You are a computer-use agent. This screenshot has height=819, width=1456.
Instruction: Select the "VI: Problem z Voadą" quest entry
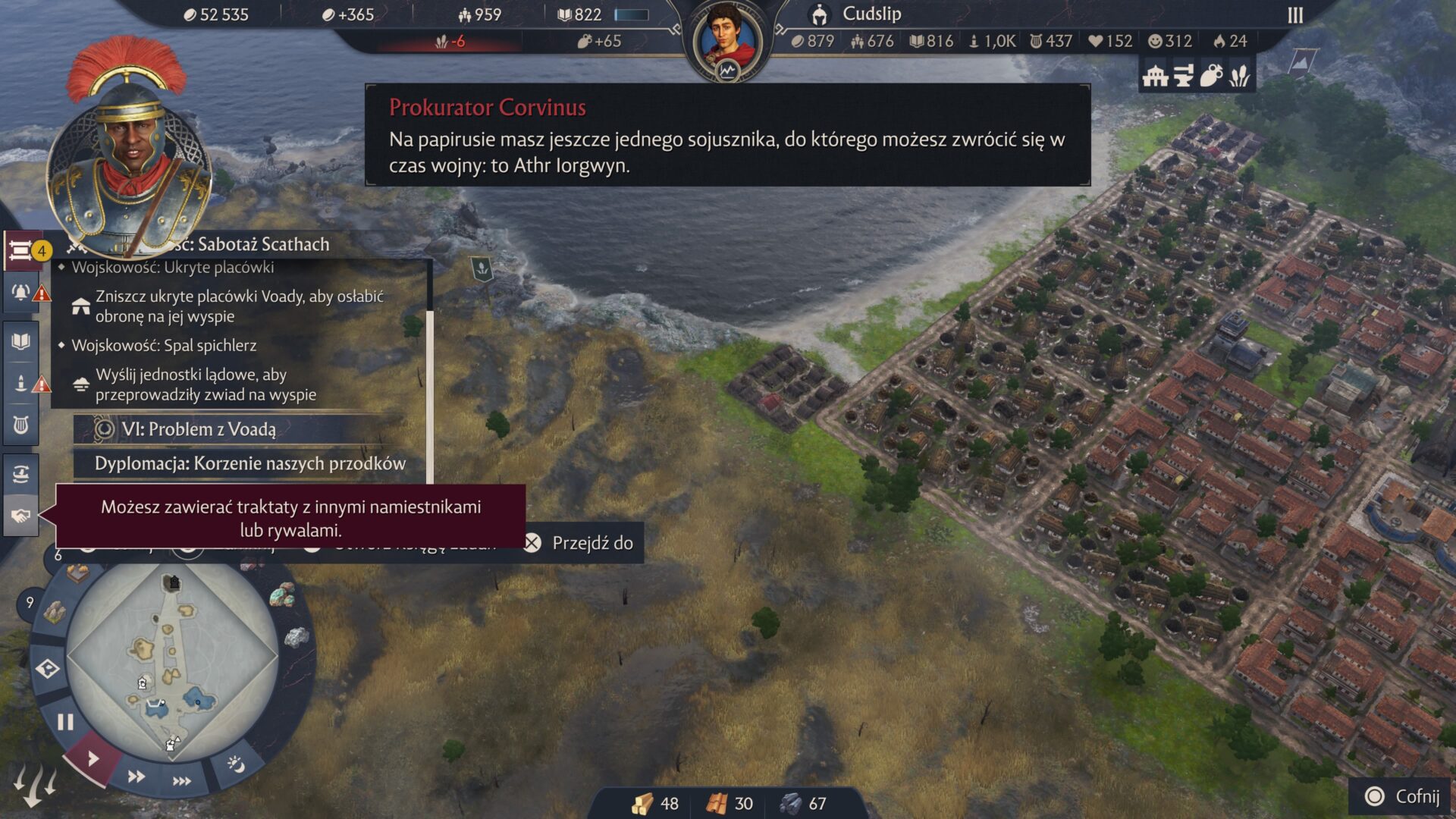click(199, 429)
